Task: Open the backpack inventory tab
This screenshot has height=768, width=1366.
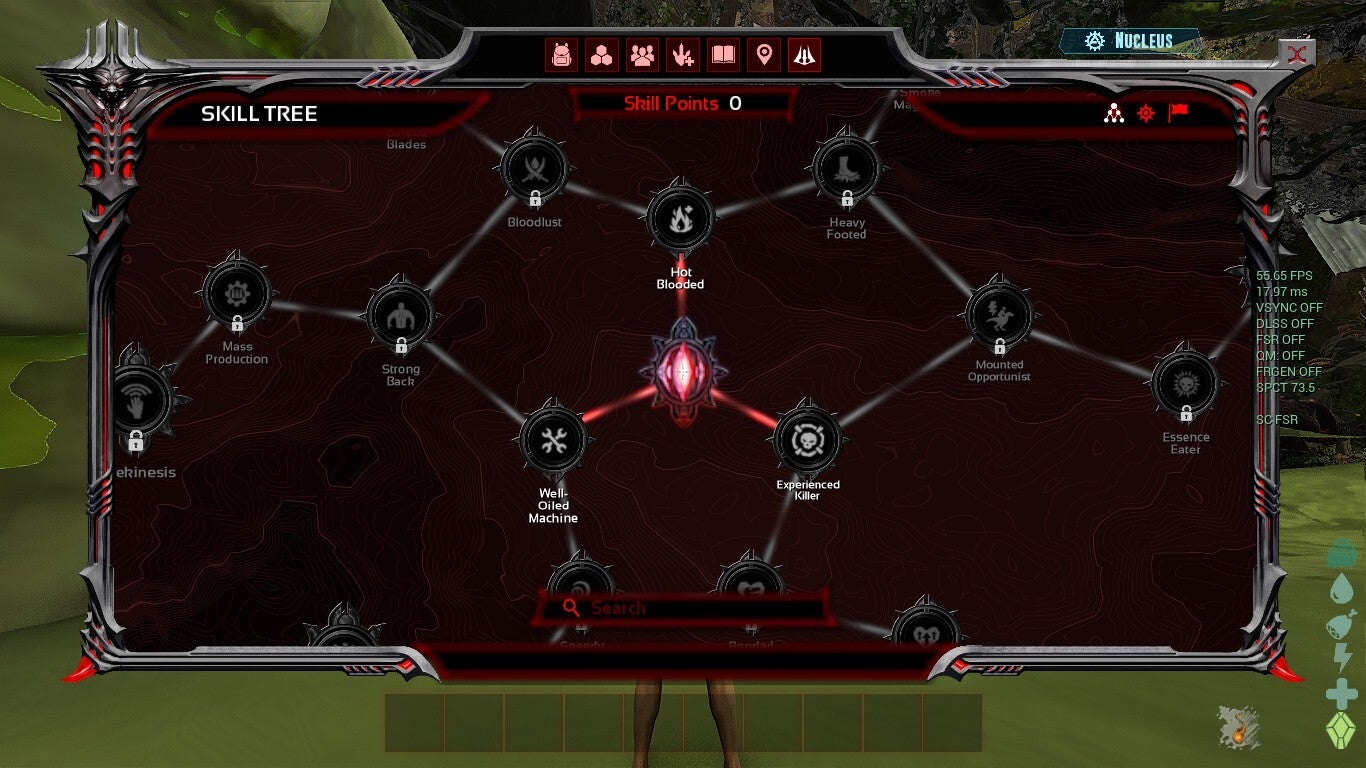Action: tap(562, 55)
